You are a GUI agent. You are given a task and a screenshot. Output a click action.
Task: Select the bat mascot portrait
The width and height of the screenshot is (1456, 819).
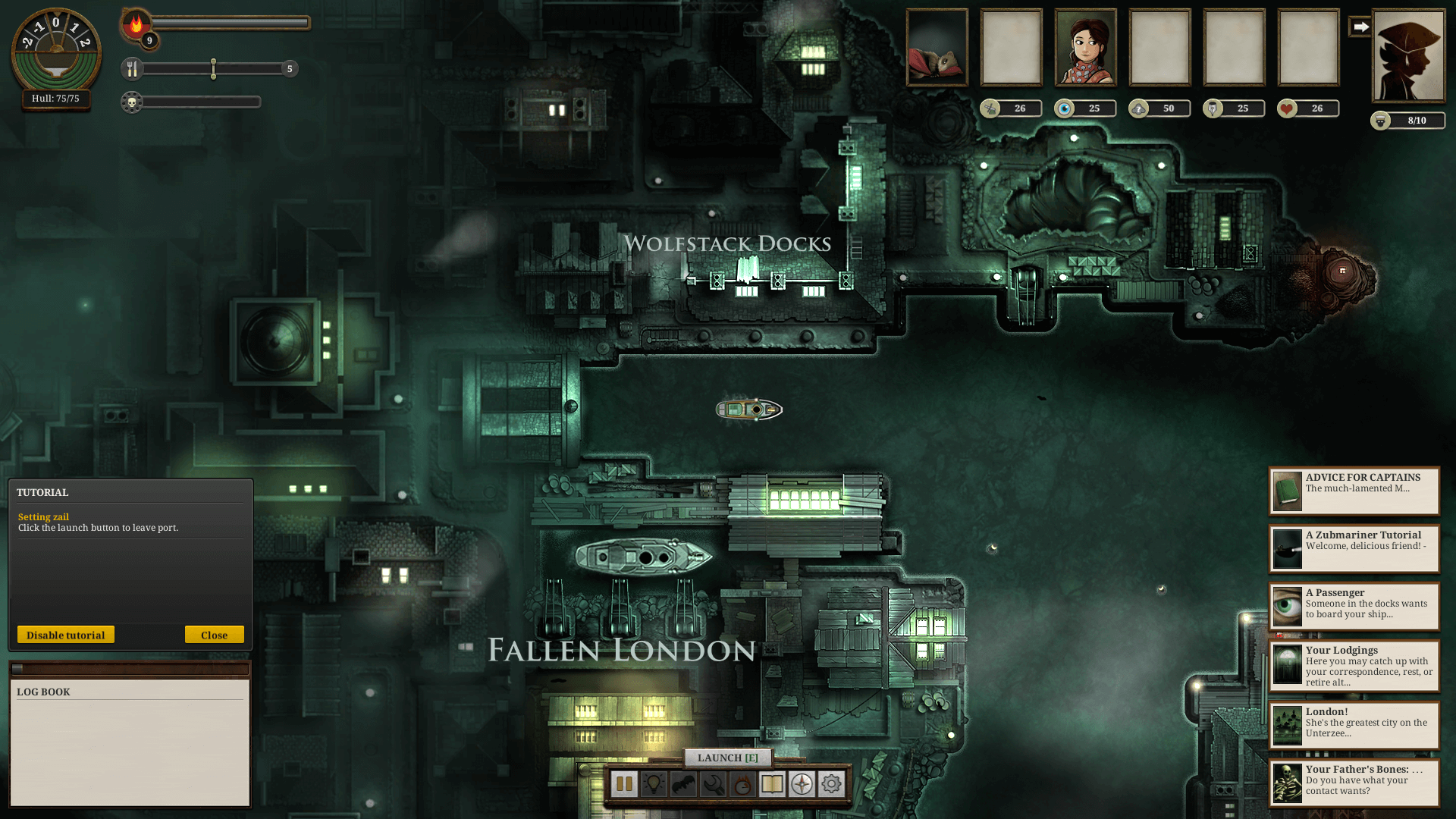pos(937,48)
